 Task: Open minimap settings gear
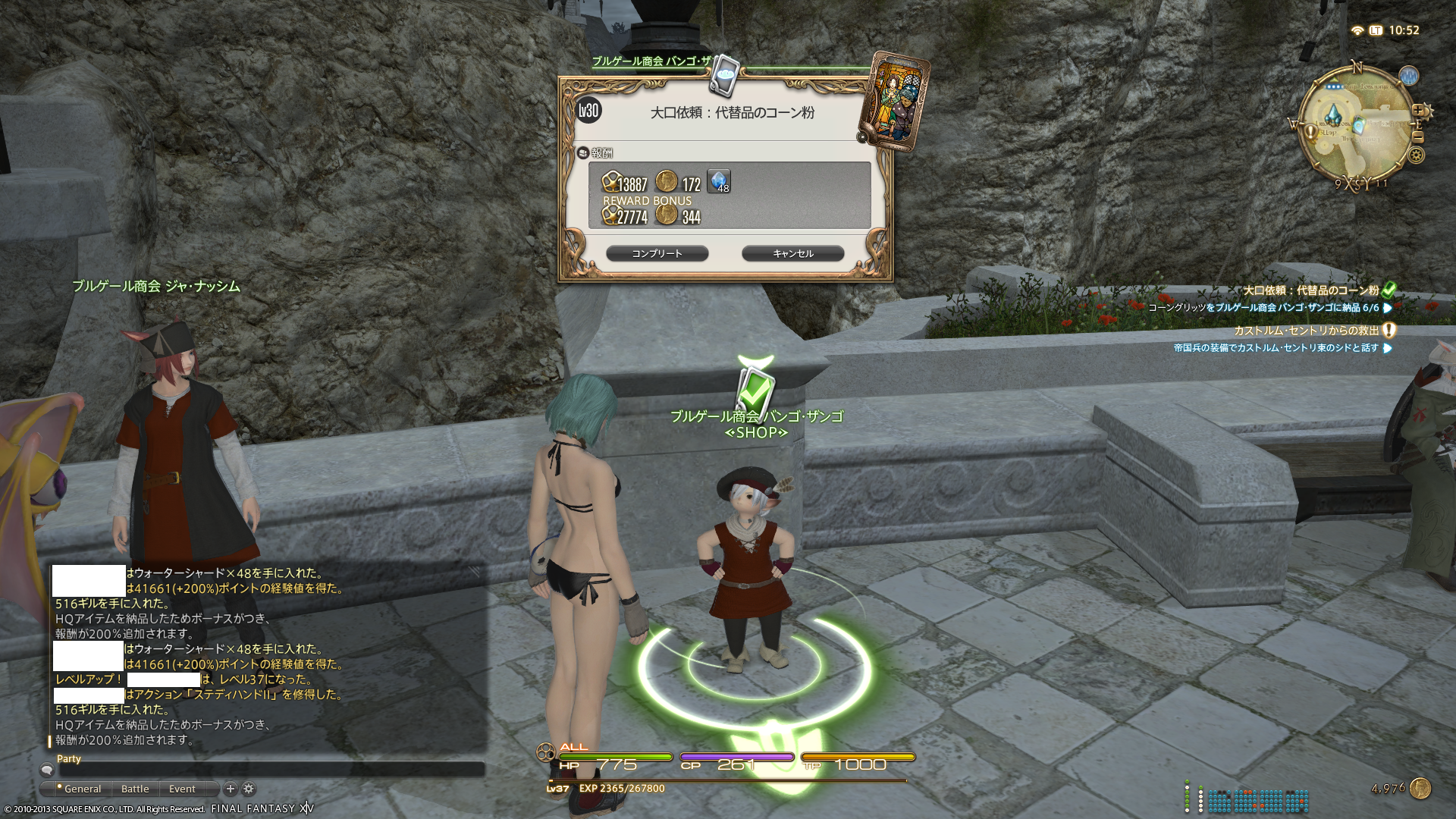pos(1416,155)
